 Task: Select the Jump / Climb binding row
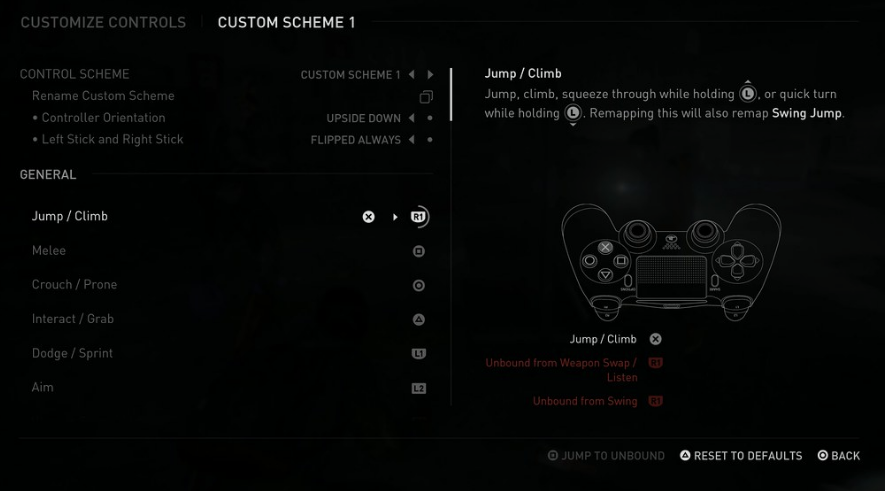70,216
